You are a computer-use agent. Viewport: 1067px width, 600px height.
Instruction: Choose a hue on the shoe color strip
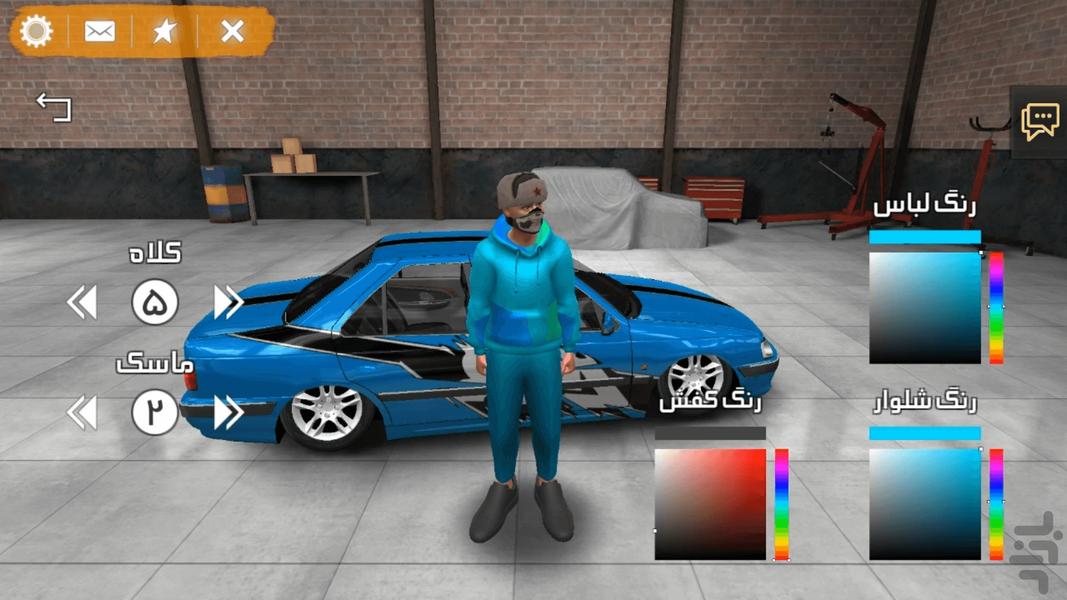782,504
